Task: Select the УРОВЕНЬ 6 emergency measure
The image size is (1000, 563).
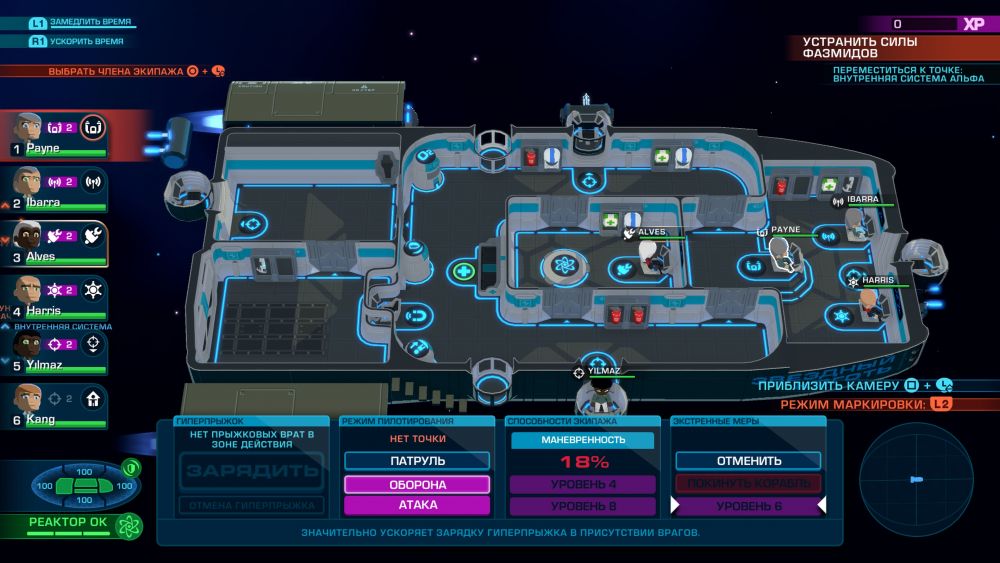Action: pyautogui.click(x=749, y=506)
